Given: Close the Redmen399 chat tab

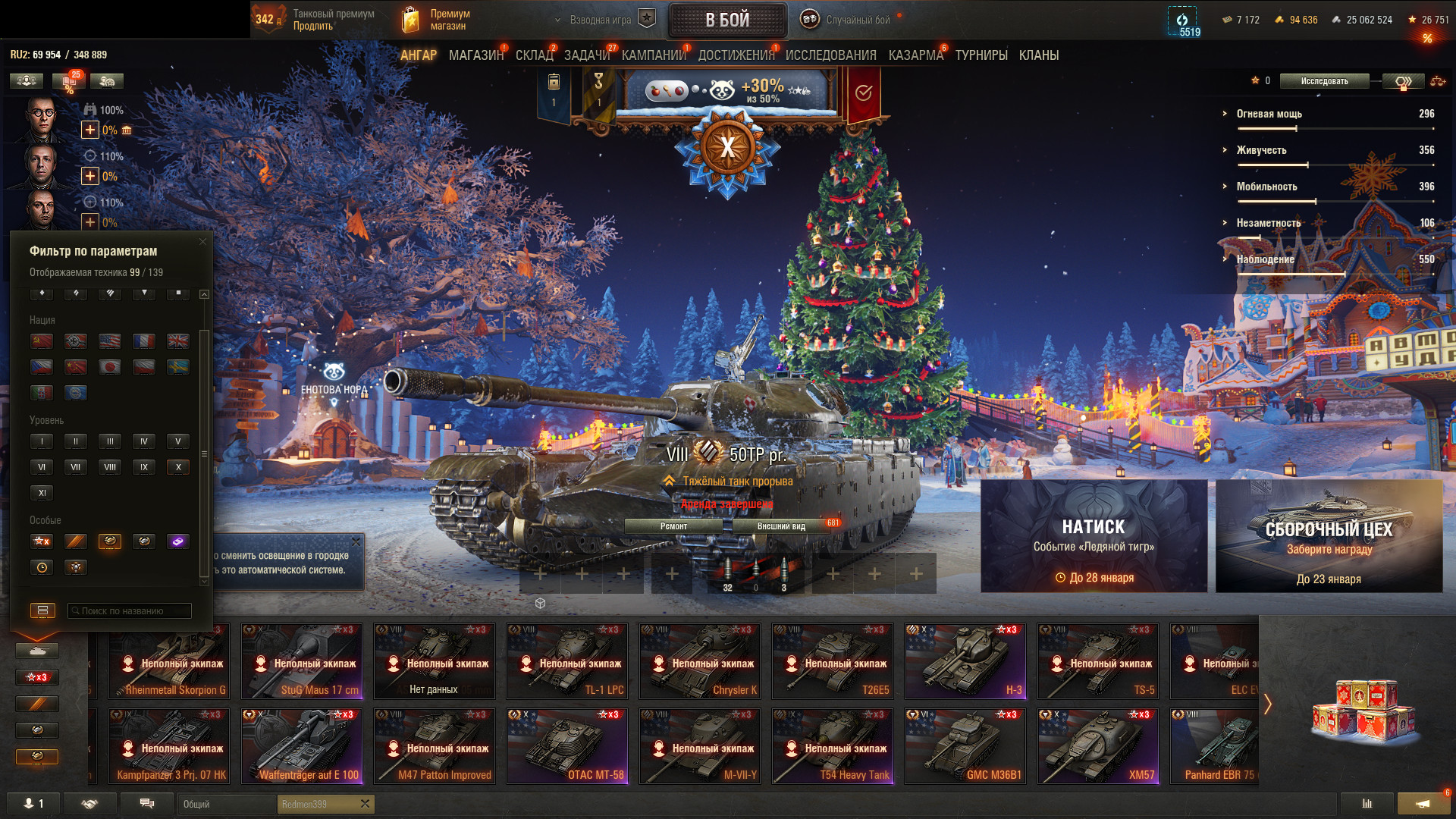Looking at the screenshot, I should (365, 804).
